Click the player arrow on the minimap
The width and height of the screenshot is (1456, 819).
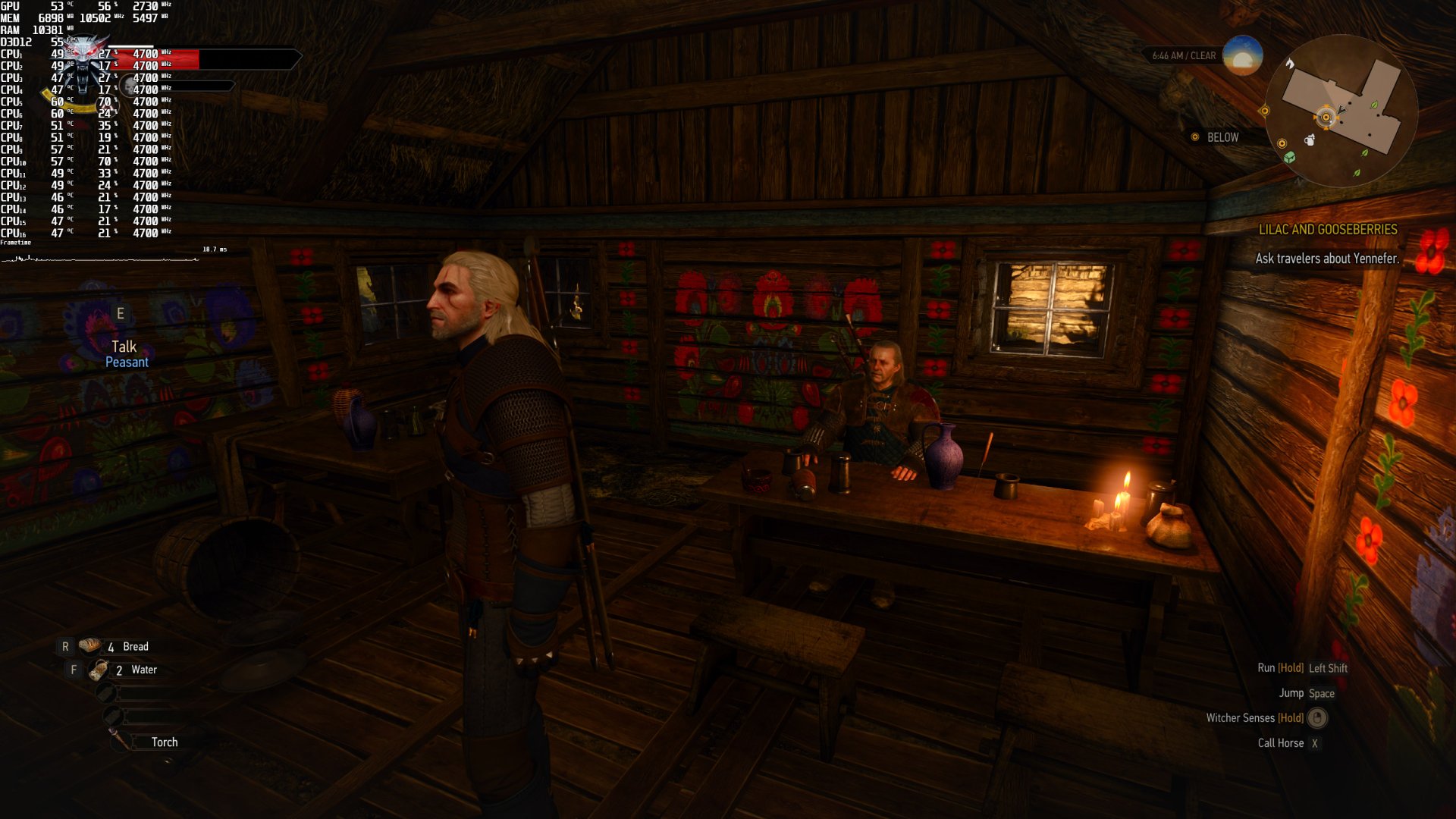[1341, 111]
